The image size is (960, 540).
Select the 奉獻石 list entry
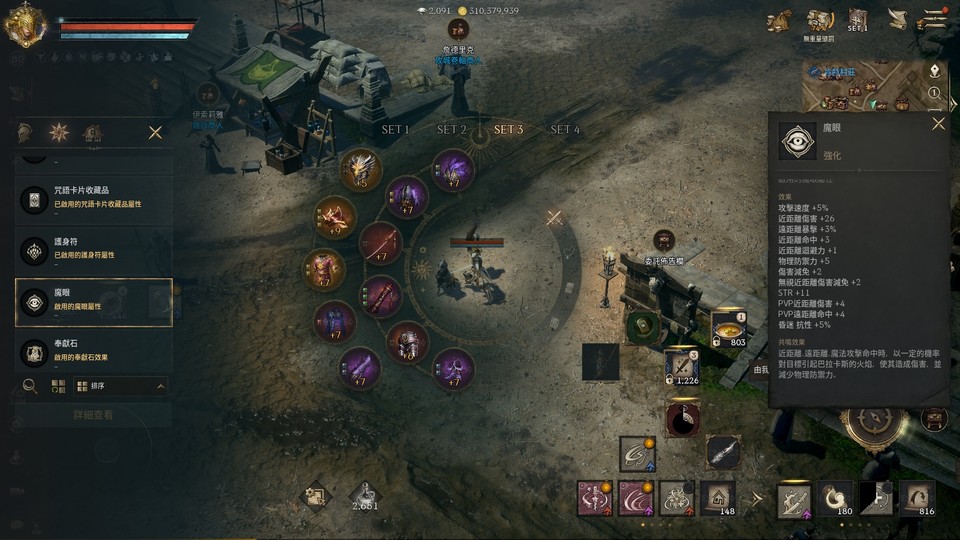93,352
